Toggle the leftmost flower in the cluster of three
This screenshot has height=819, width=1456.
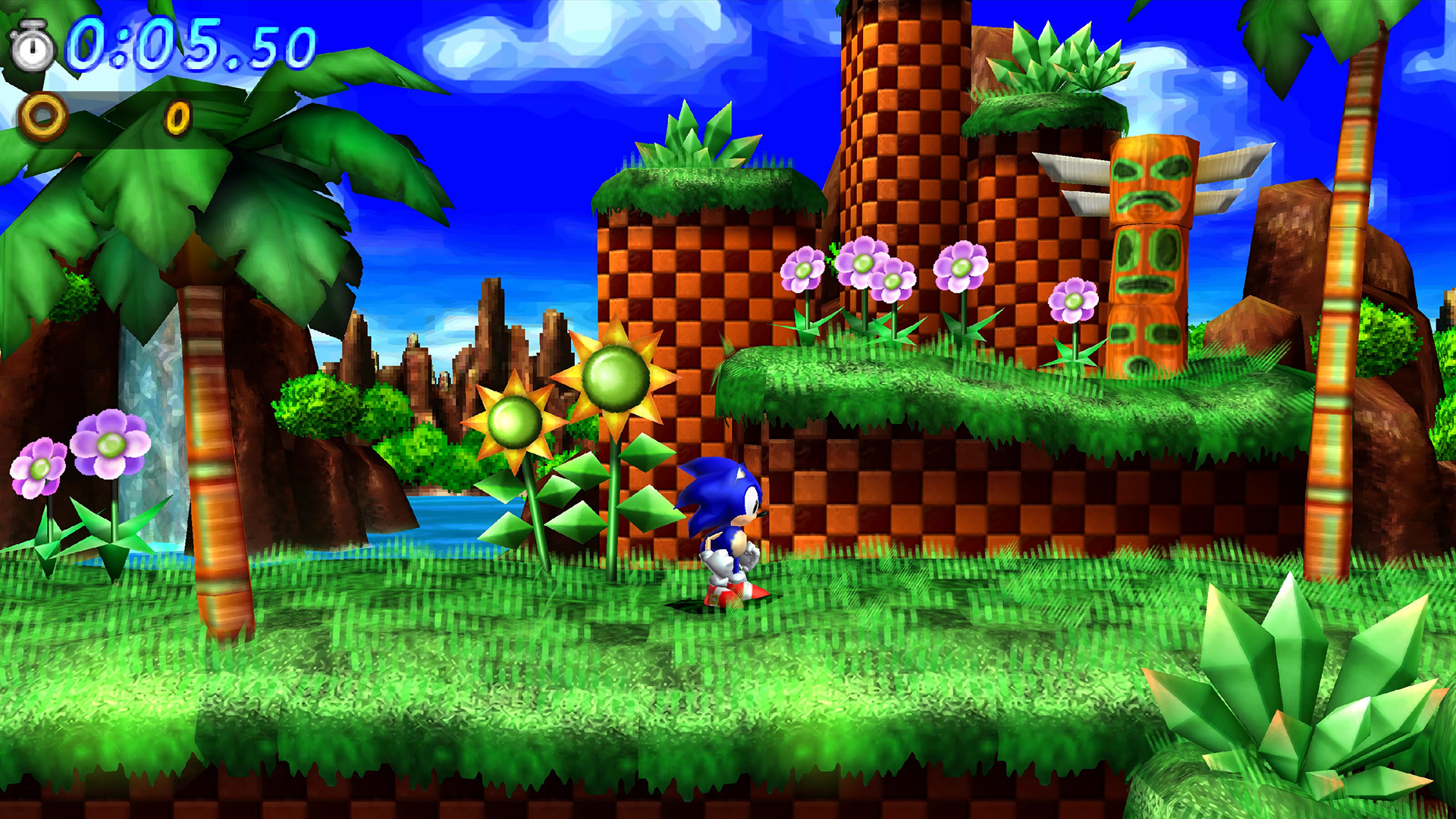tap(802, 267)
